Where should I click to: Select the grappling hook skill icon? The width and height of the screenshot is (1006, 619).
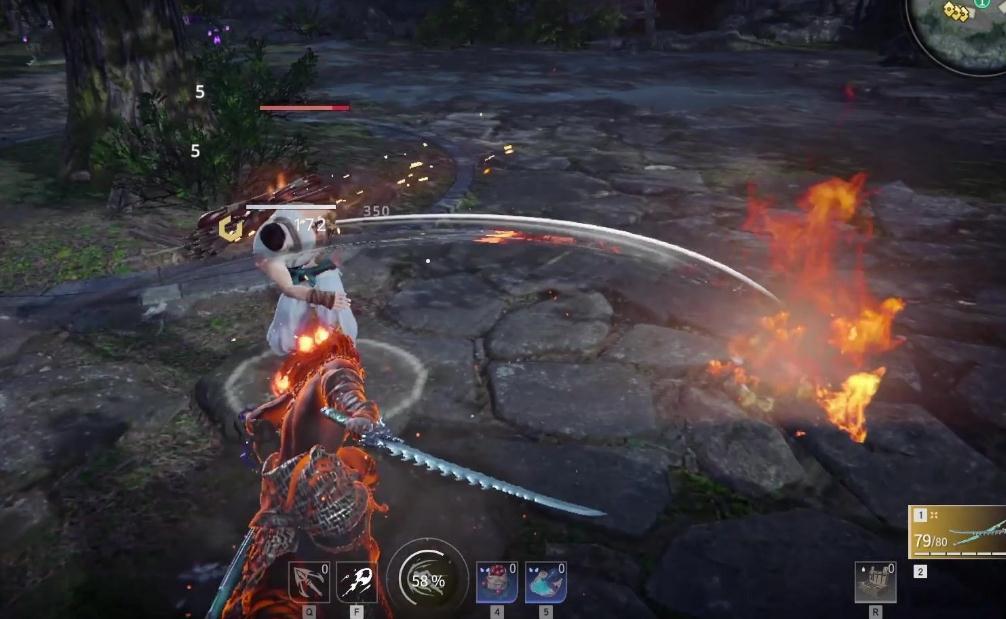[x=309, y=582]
